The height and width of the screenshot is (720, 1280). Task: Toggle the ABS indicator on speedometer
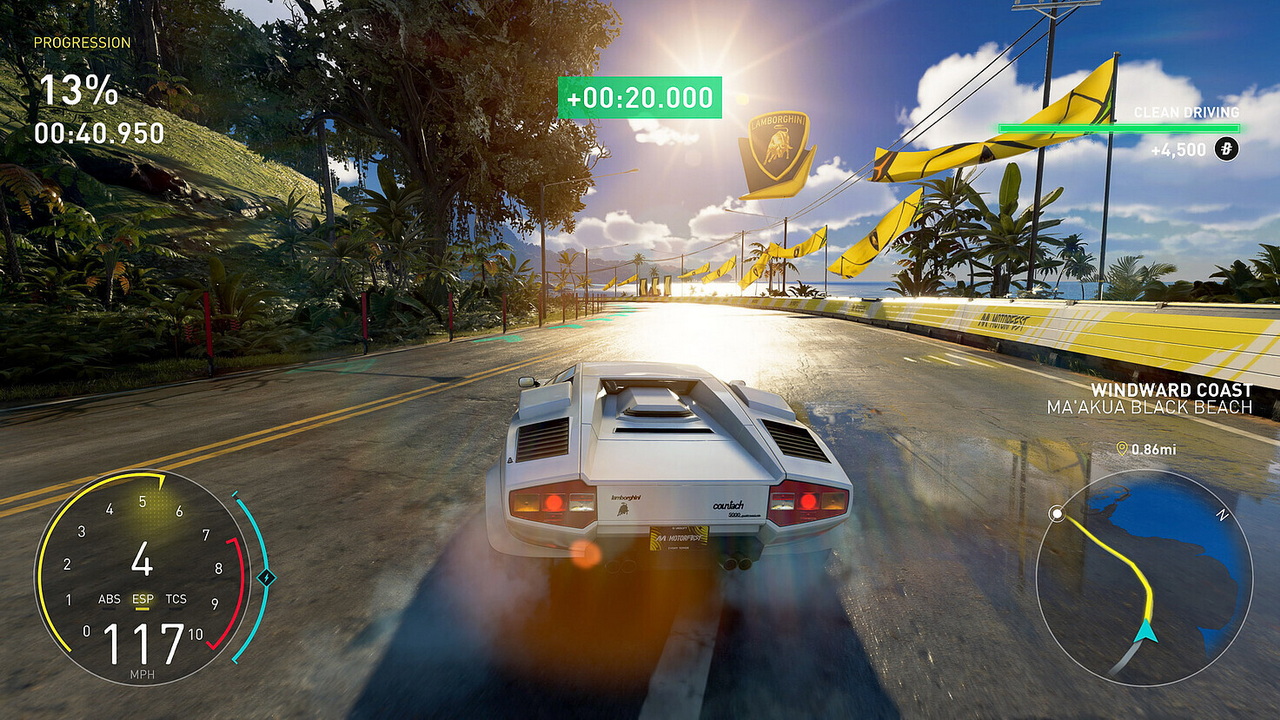[x=109, y=599]
